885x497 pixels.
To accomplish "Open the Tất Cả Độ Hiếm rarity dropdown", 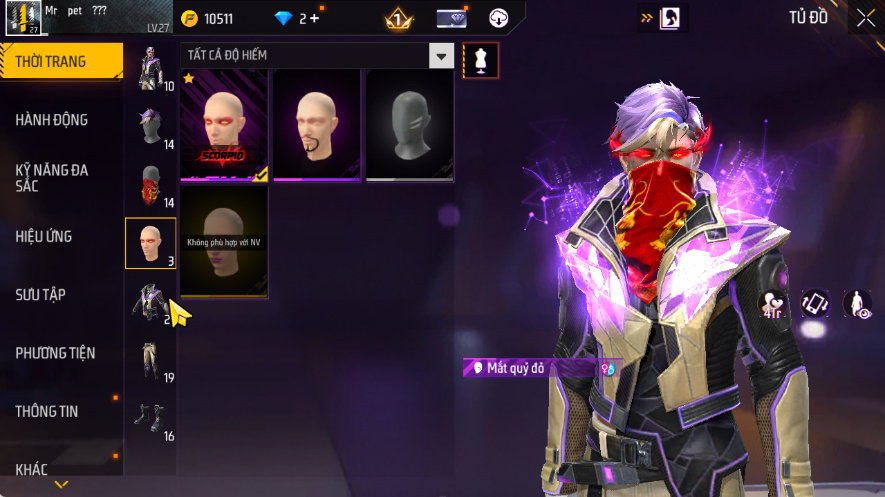I will pos(441,56).
